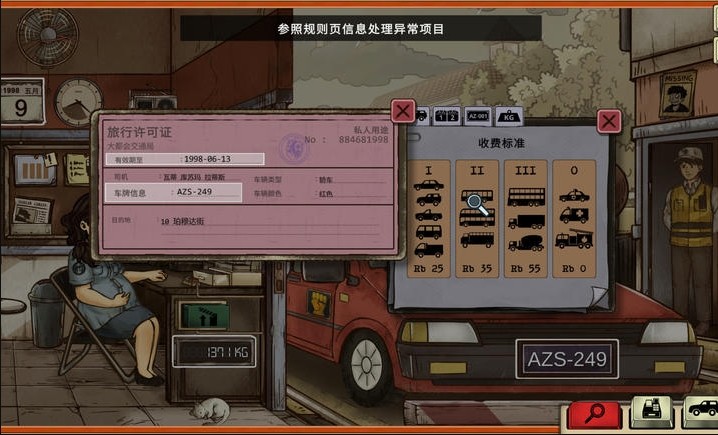Switch to the KG weight rules tab

tap(509, 116)
